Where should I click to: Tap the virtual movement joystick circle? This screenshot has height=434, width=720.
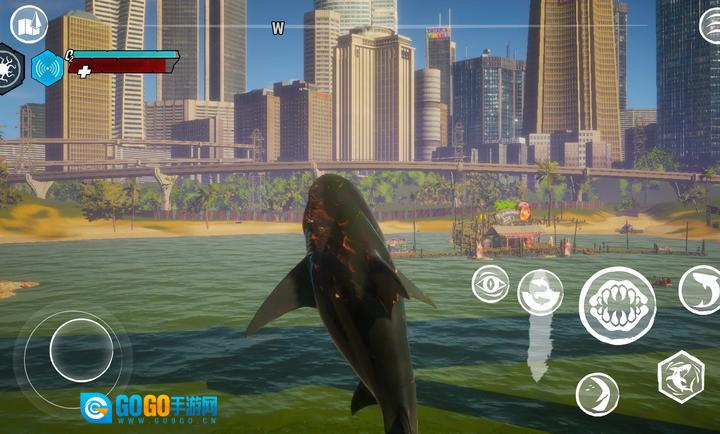coord(81,350)
